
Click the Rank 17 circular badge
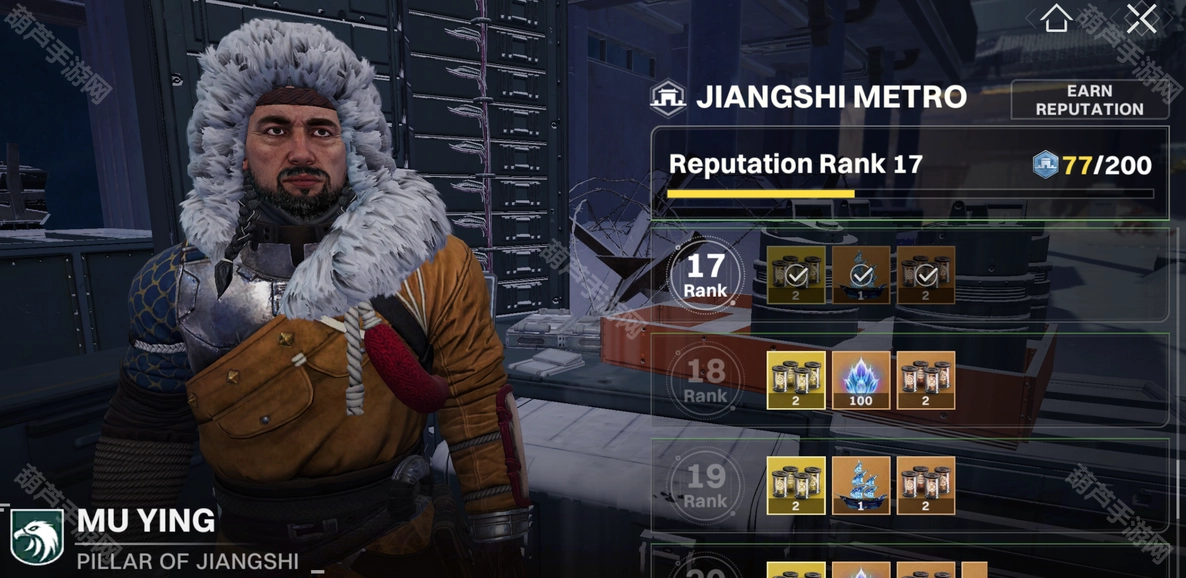[x=706, y=275]
